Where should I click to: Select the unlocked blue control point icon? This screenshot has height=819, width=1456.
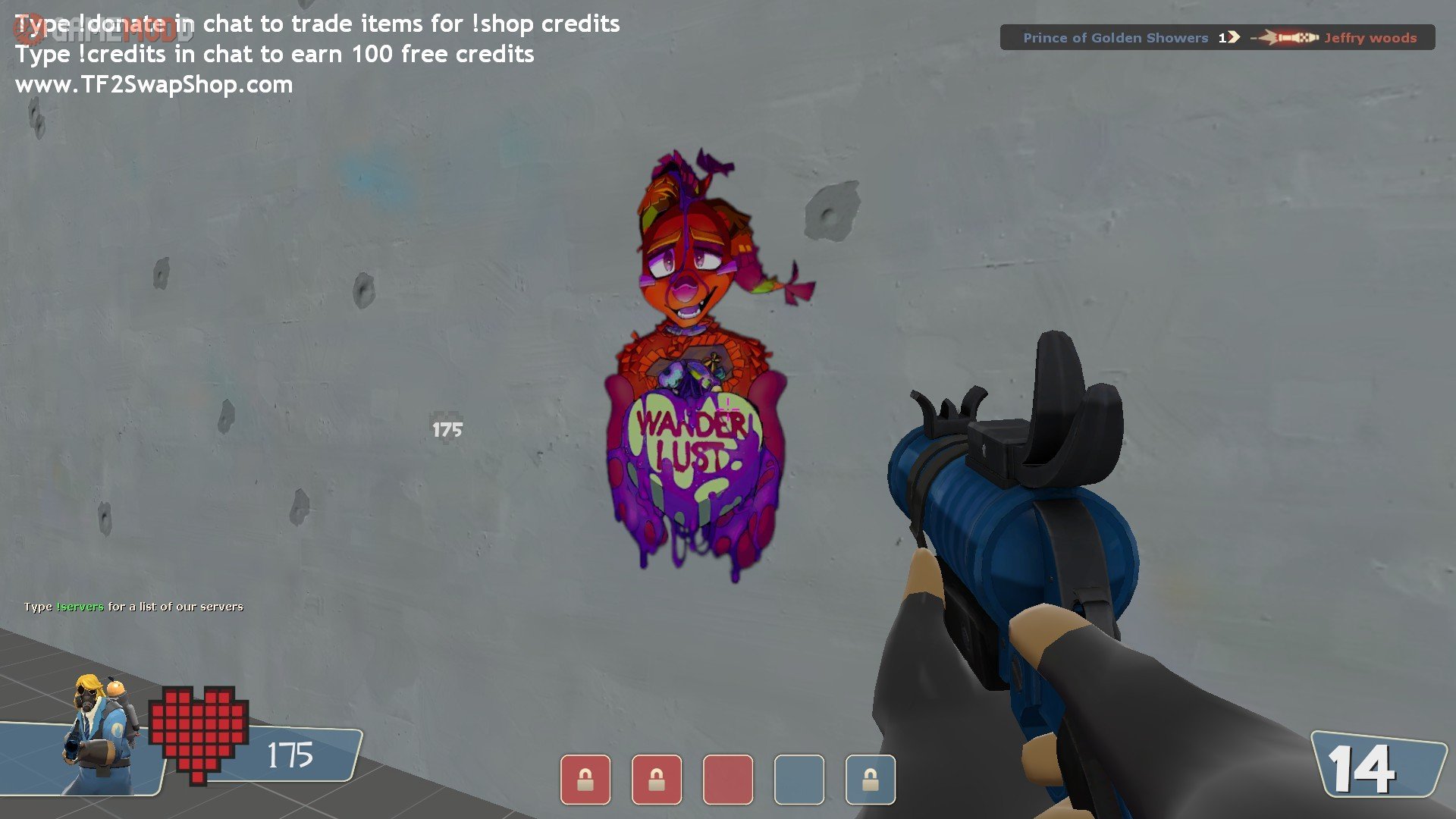coord(799,779)
